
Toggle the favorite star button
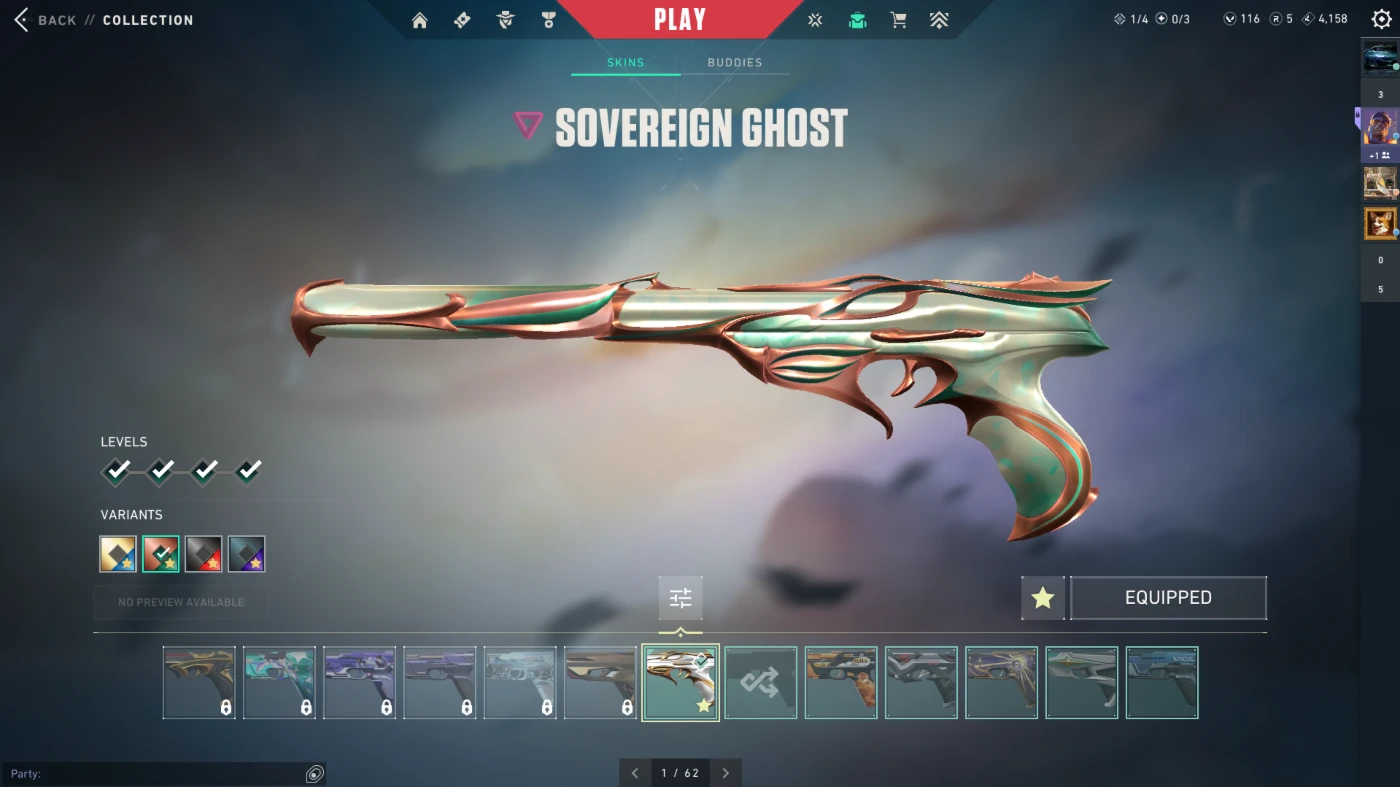[x=1043, y=598]
